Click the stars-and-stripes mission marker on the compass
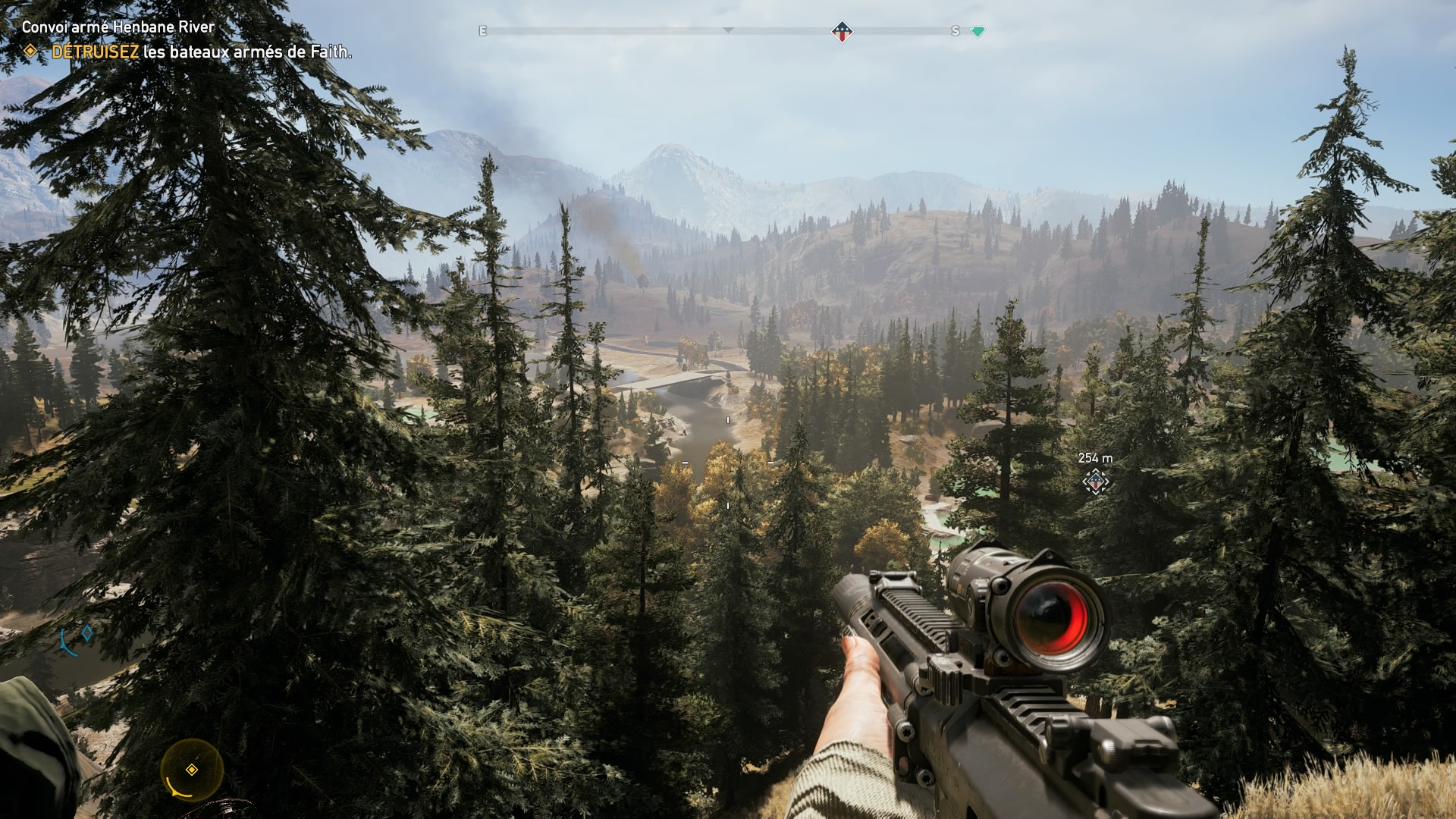Viewport: 1456px width, 819px height. coord(842,32)
